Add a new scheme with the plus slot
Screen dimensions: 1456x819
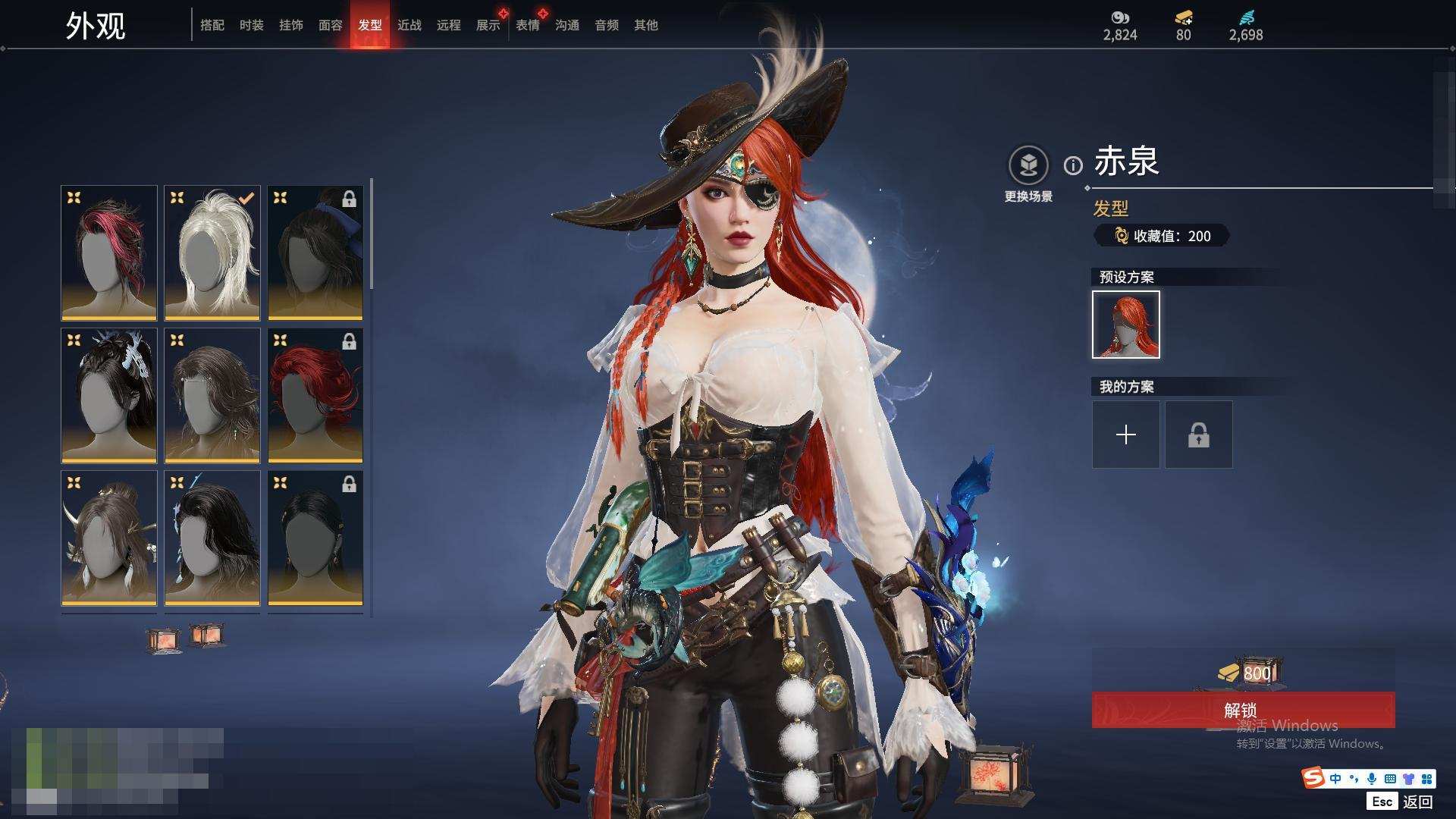(x=1125, y=435)
